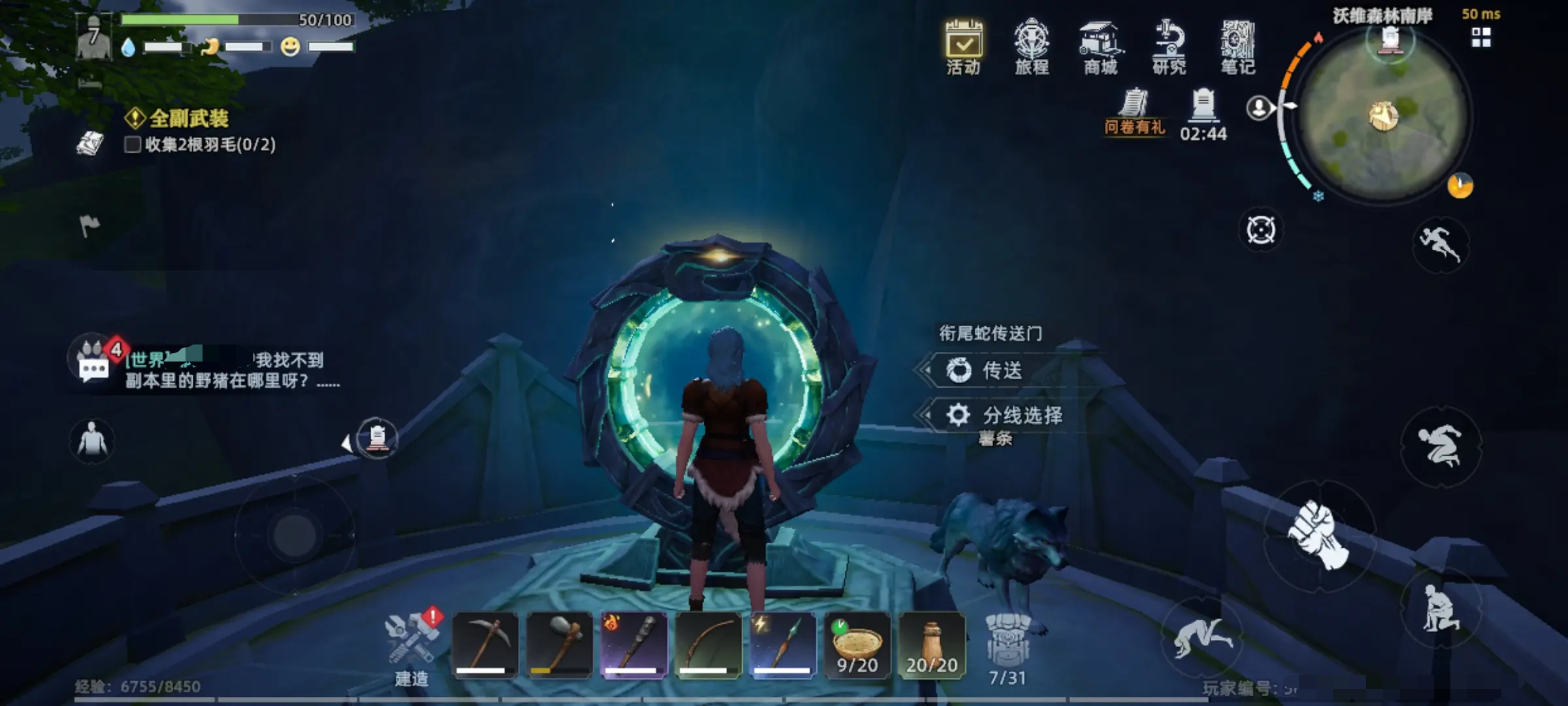Select the stone hammer hotbar slot
The image size is (1568, 706).
(559, 645)
